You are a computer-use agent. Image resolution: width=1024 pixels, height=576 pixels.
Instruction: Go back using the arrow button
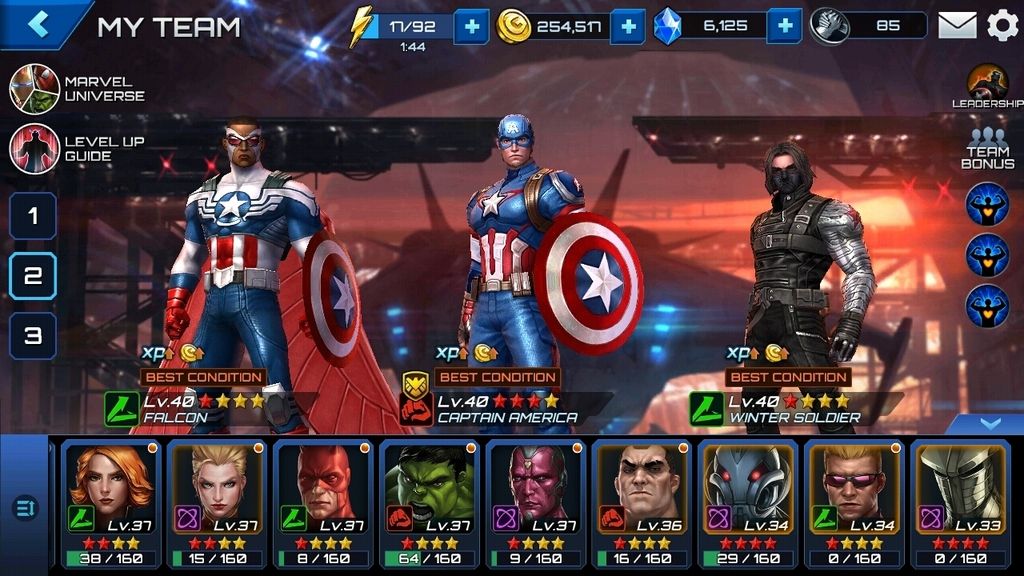click(38, 24)
